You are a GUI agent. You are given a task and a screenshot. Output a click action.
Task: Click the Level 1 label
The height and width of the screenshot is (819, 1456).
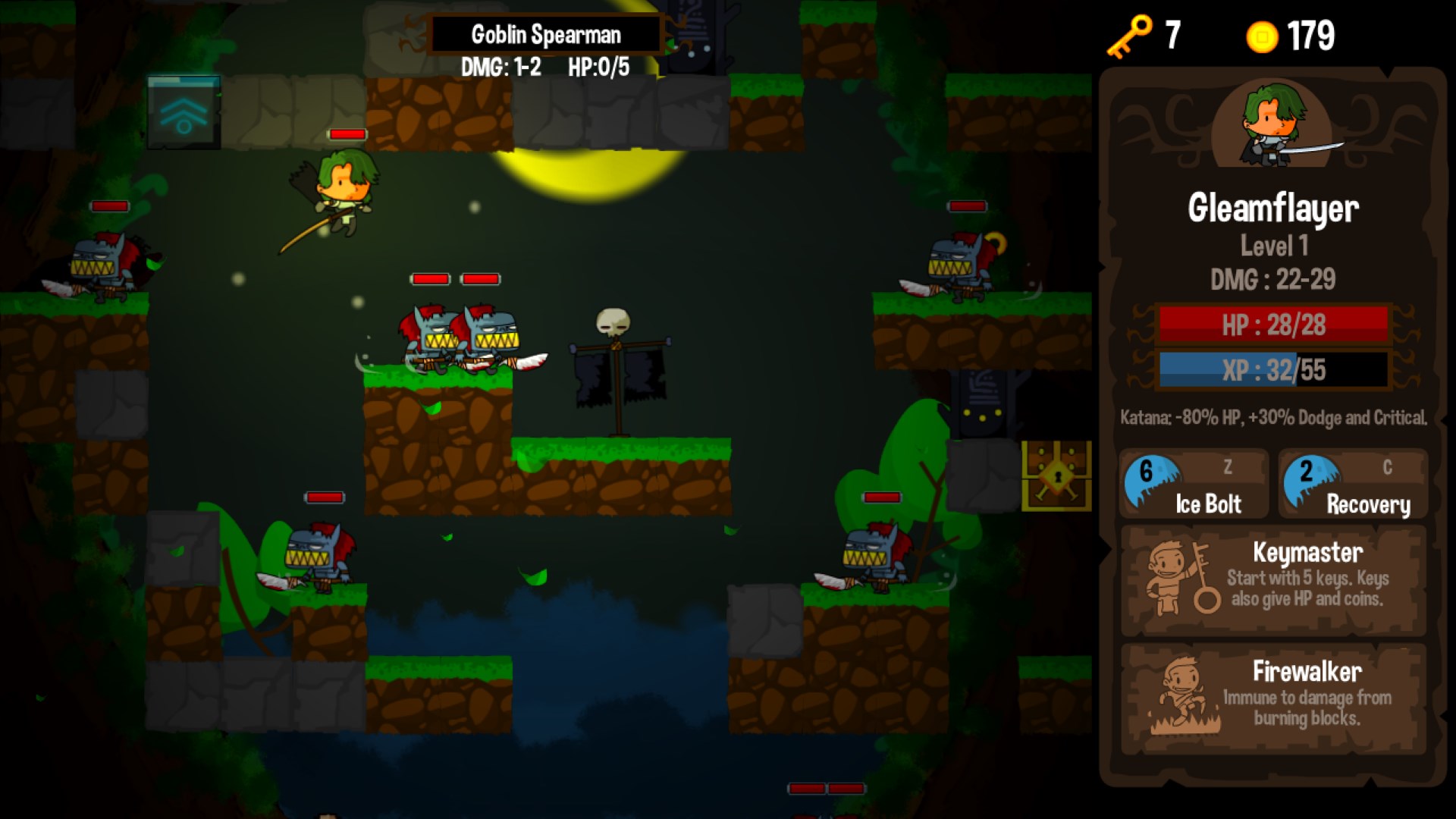coord(1274,244)
